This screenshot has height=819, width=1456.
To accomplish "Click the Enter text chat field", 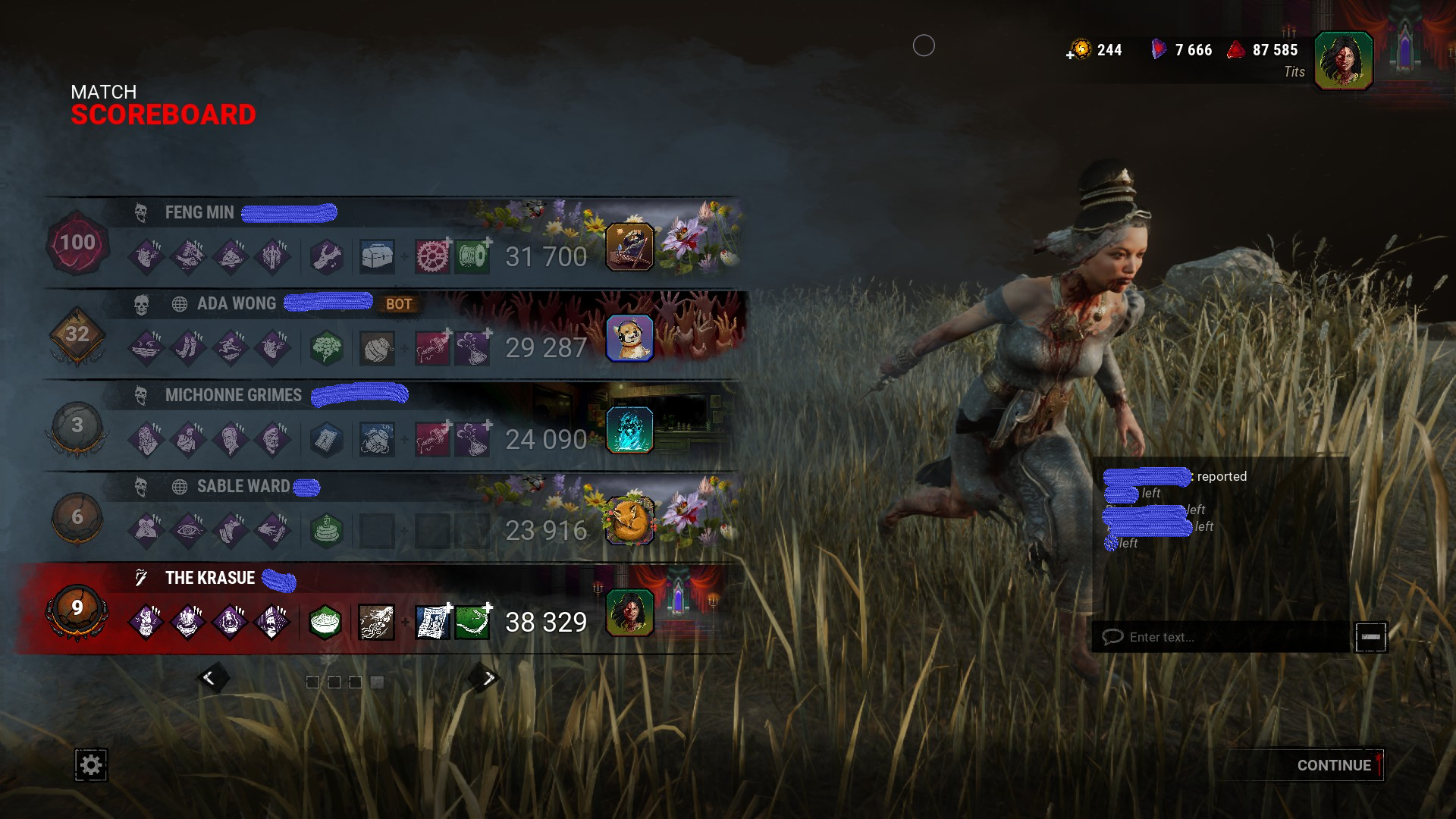I will [1213, 637].
